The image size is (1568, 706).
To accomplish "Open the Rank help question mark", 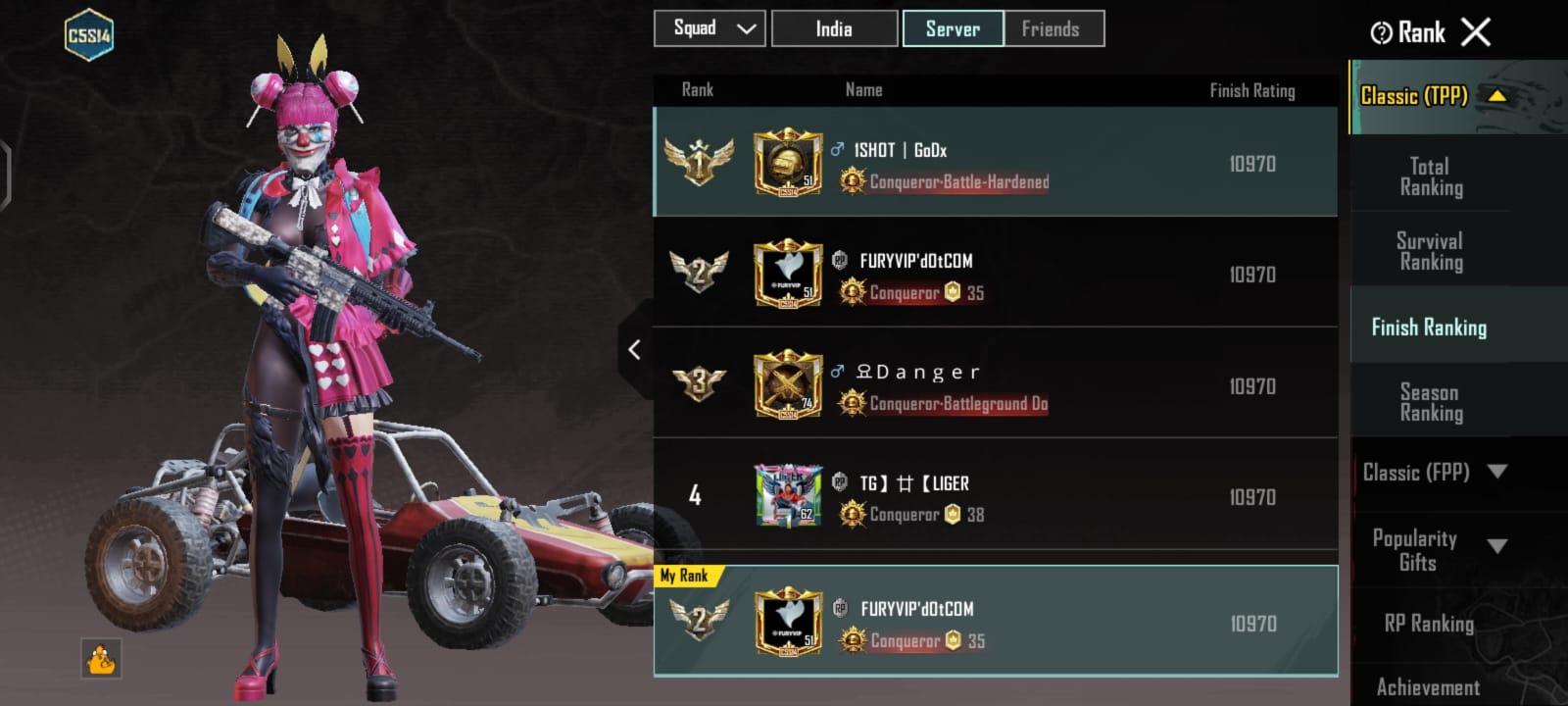I will pyautogui.click(x=1381, y=33).
